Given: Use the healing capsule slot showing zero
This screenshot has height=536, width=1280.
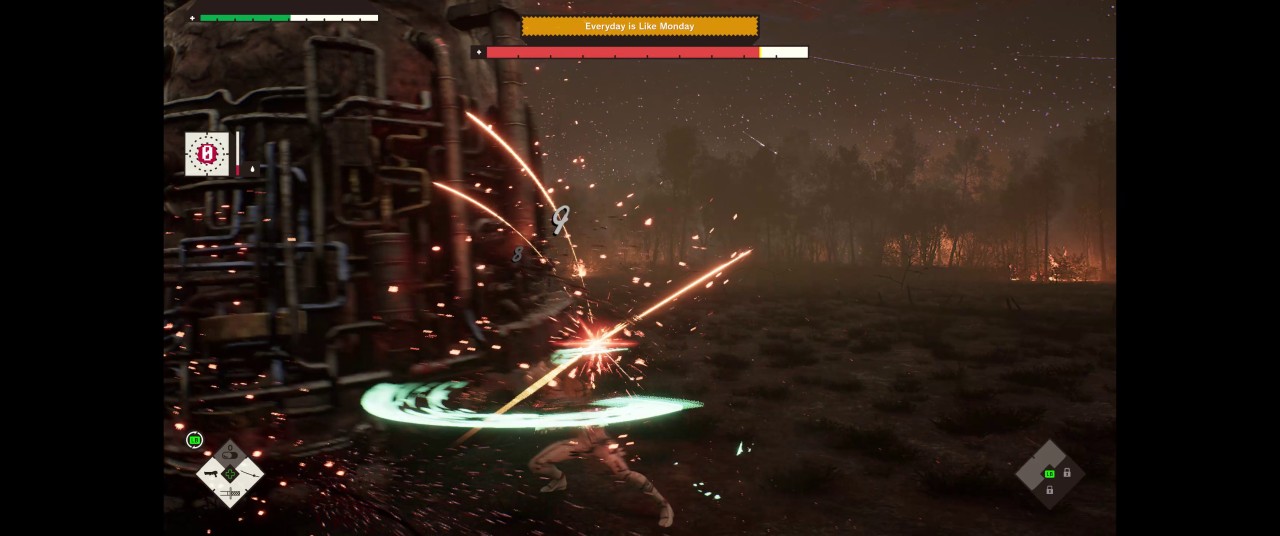Looking at the screenshot, I should tap(229, 454).
